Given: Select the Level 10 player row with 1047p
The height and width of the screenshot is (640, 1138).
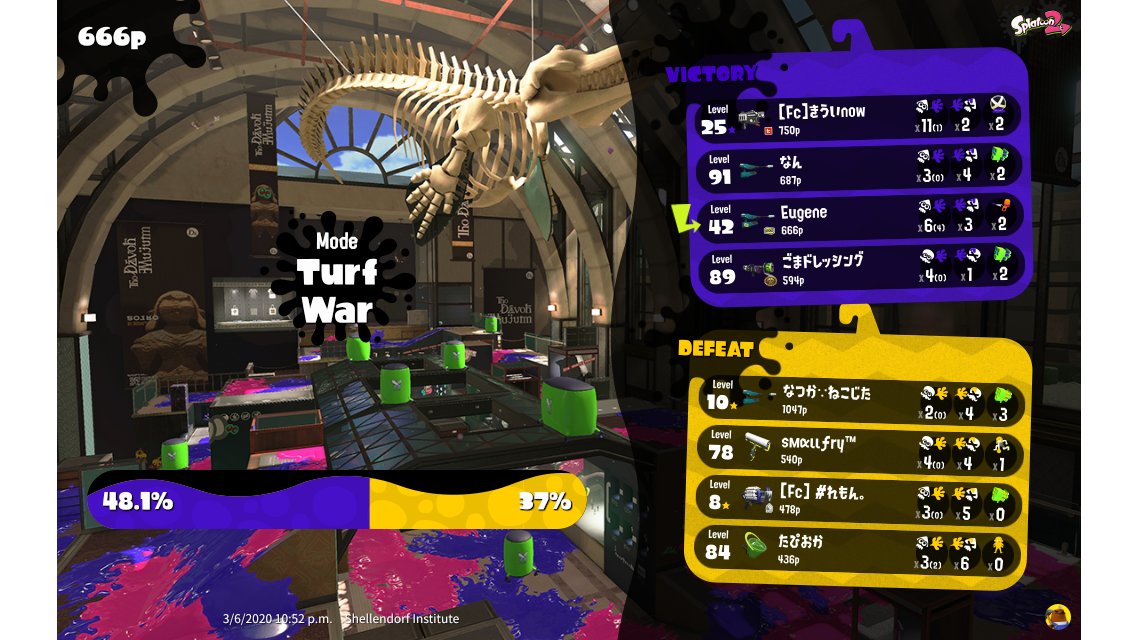Looking at the screenshot, I should click(x=860, y=400).
